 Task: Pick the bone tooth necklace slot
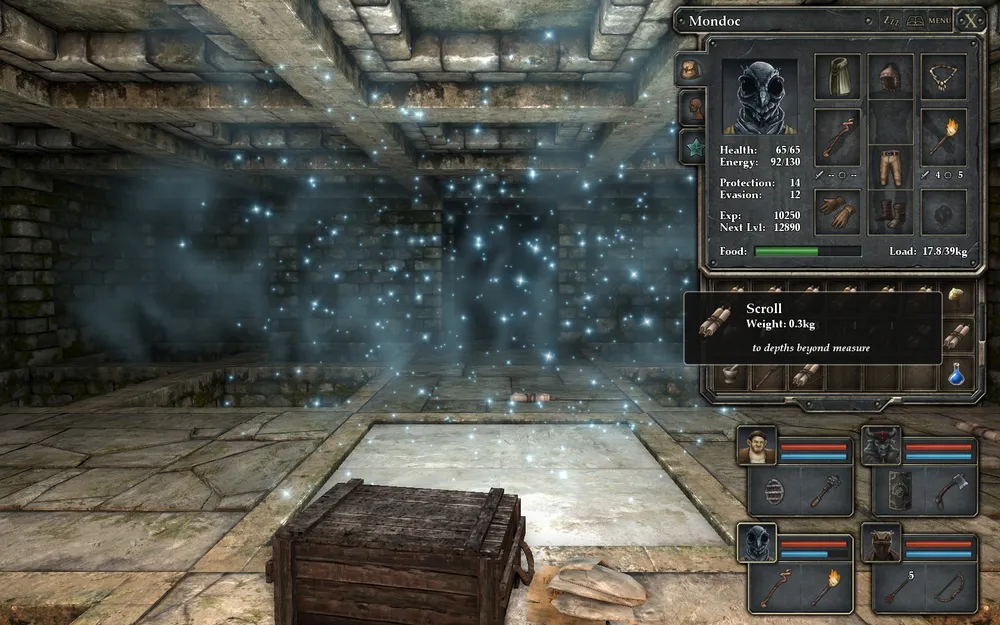point(943,77)
